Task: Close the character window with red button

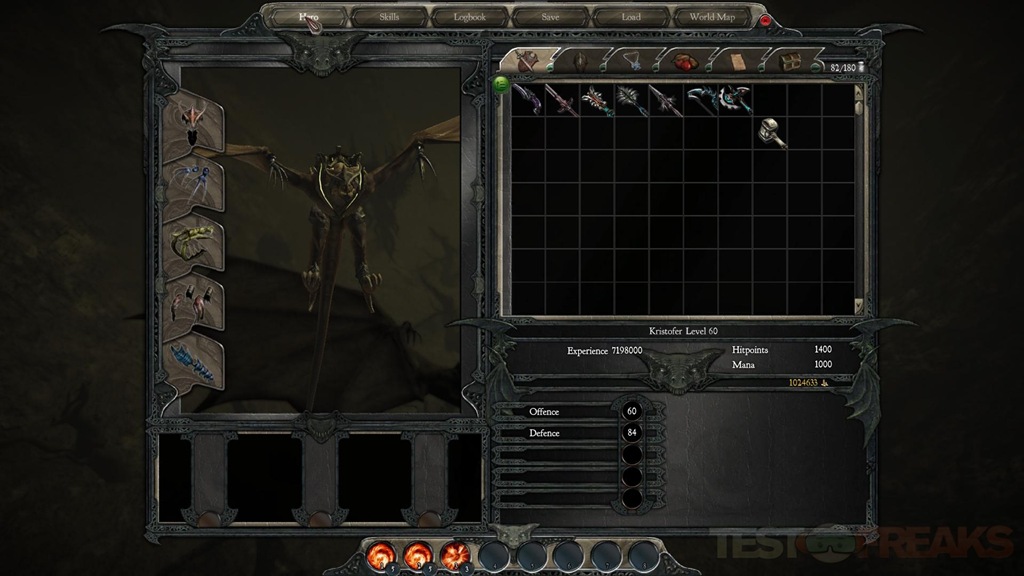Action: tap(766, 20)
